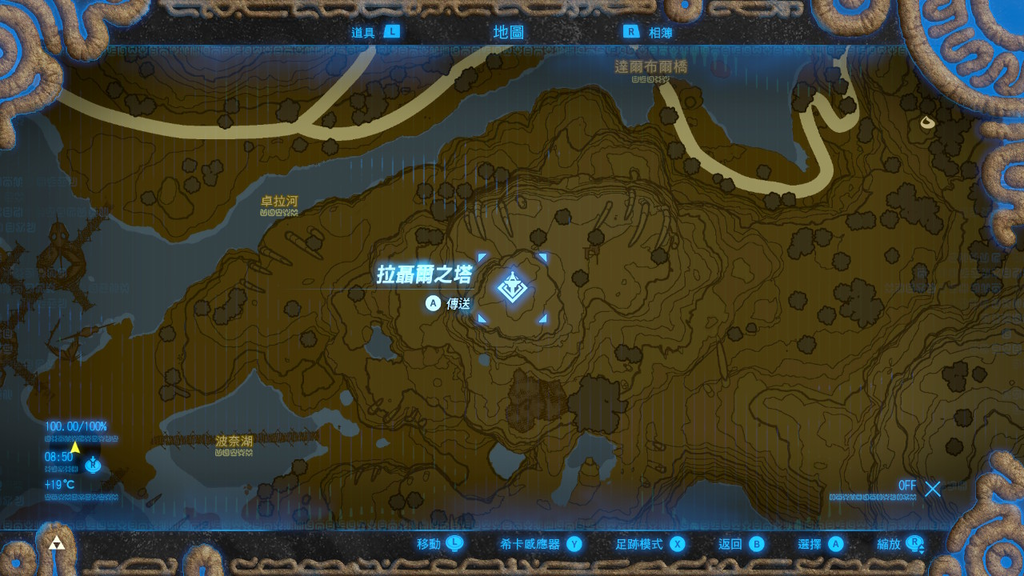Select the 拉聶爾之塔 tower marker

click(x=514, y=289)
